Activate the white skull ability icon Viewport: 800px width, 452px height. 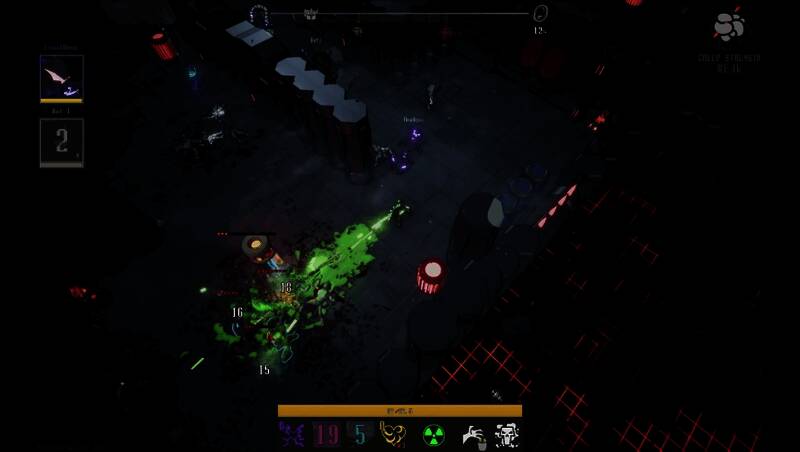[507, 435]
